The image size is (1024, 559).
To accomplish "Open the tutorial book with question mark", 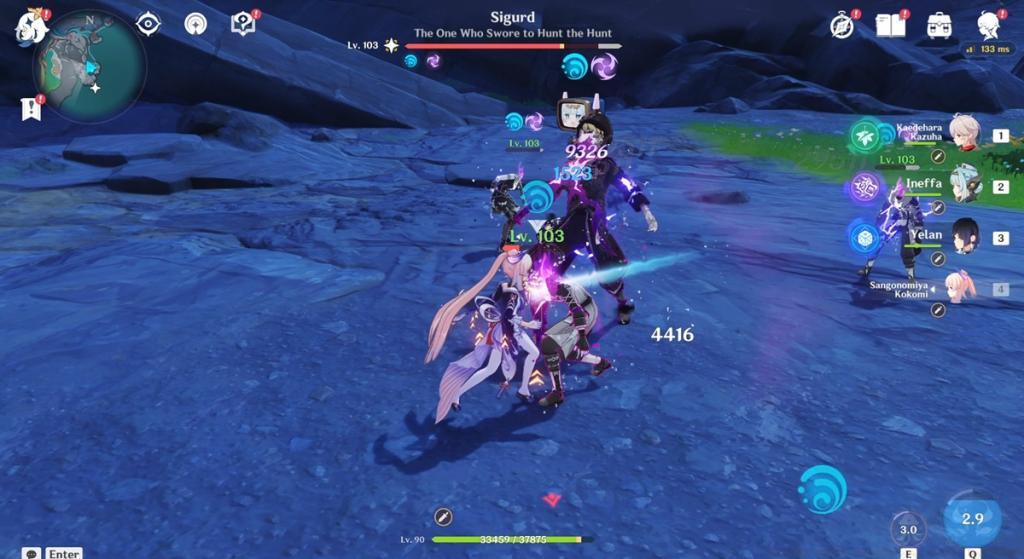I will click(243, 24).
